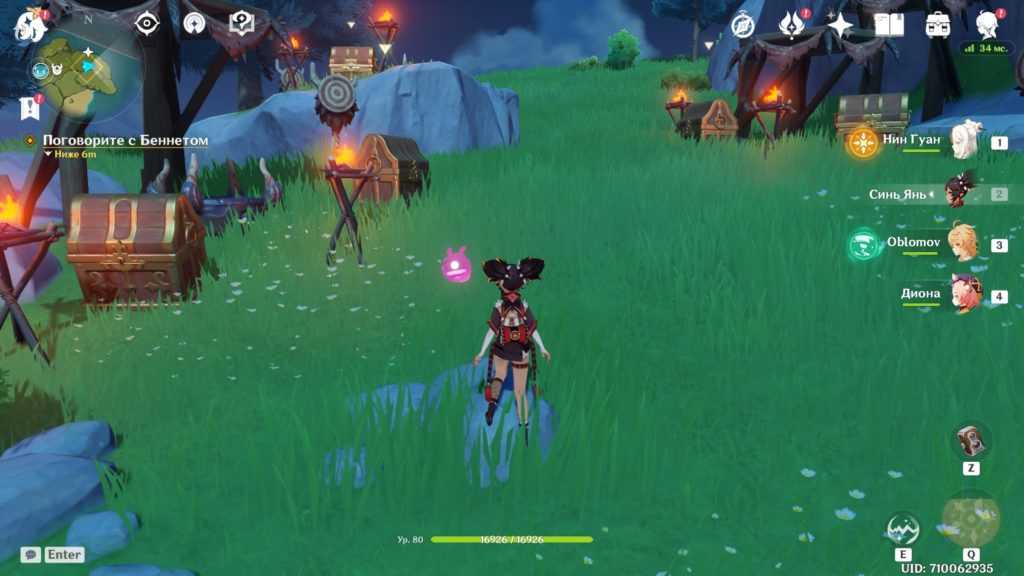Click the eye-shaped icon beside the minimap
This screenshot has height=576, width=1024.
(x=147, y=23)
